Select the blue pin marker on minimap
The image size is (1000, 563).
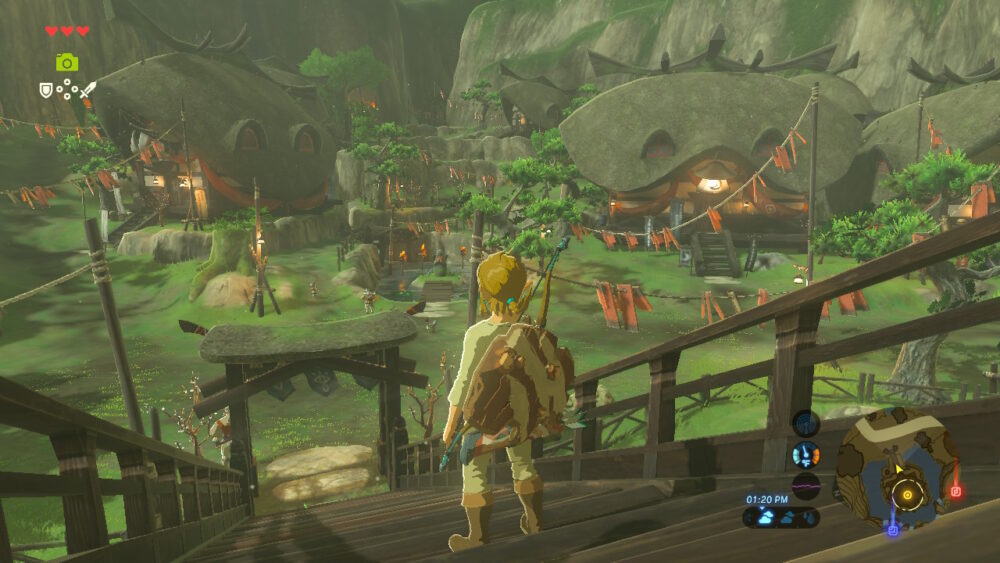(892, 529)
